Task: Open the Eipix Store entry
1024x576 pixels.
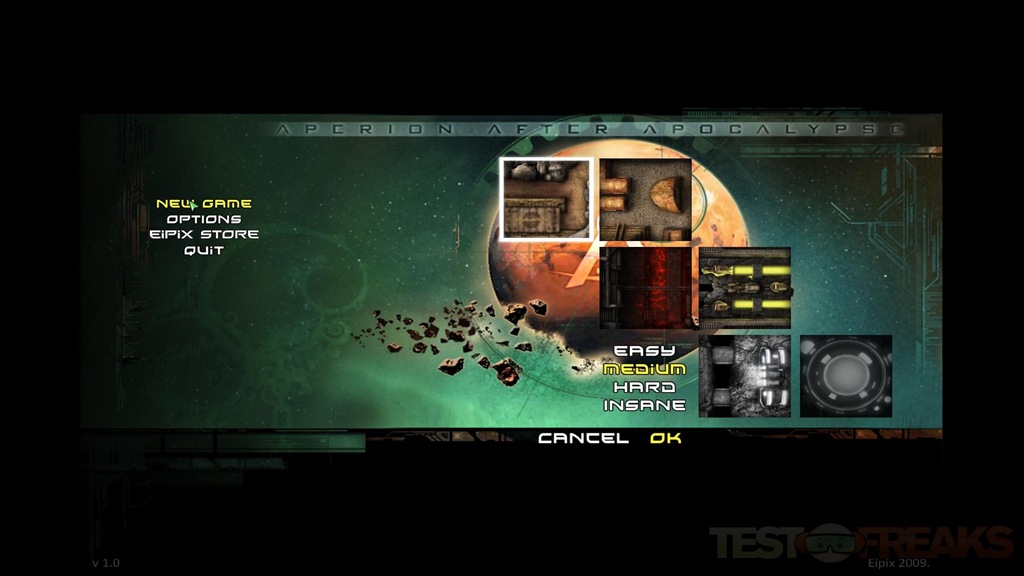Action: (204, 234)
